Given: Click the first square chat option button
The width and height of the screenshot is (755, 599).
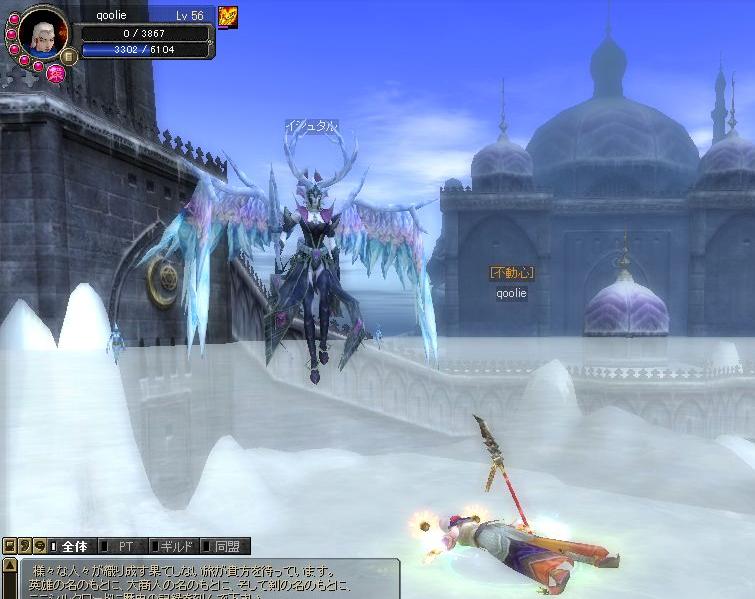Looking at the screenshot, I should [9, 546].
